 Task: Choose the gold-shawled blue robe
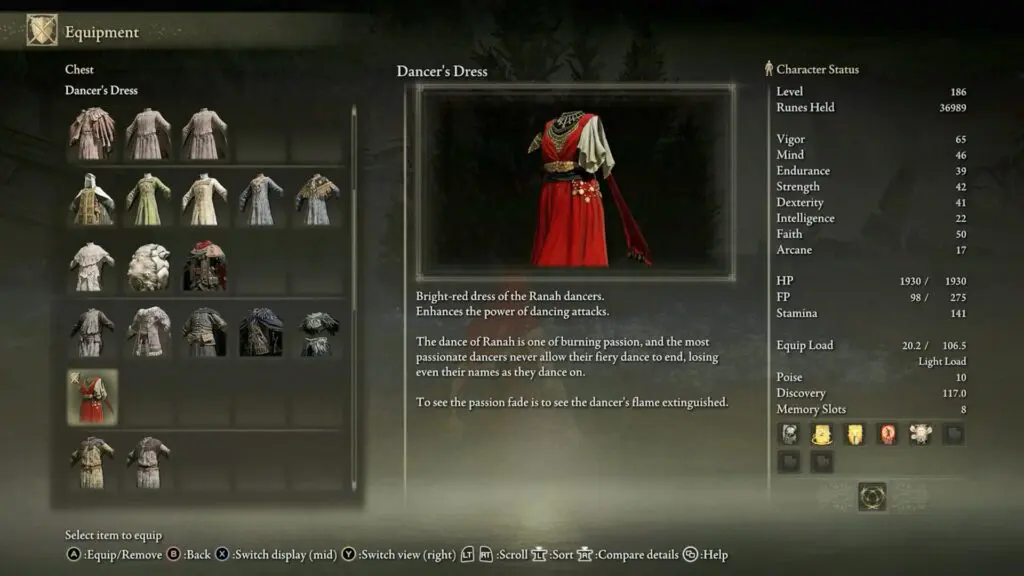click(316, 199)
